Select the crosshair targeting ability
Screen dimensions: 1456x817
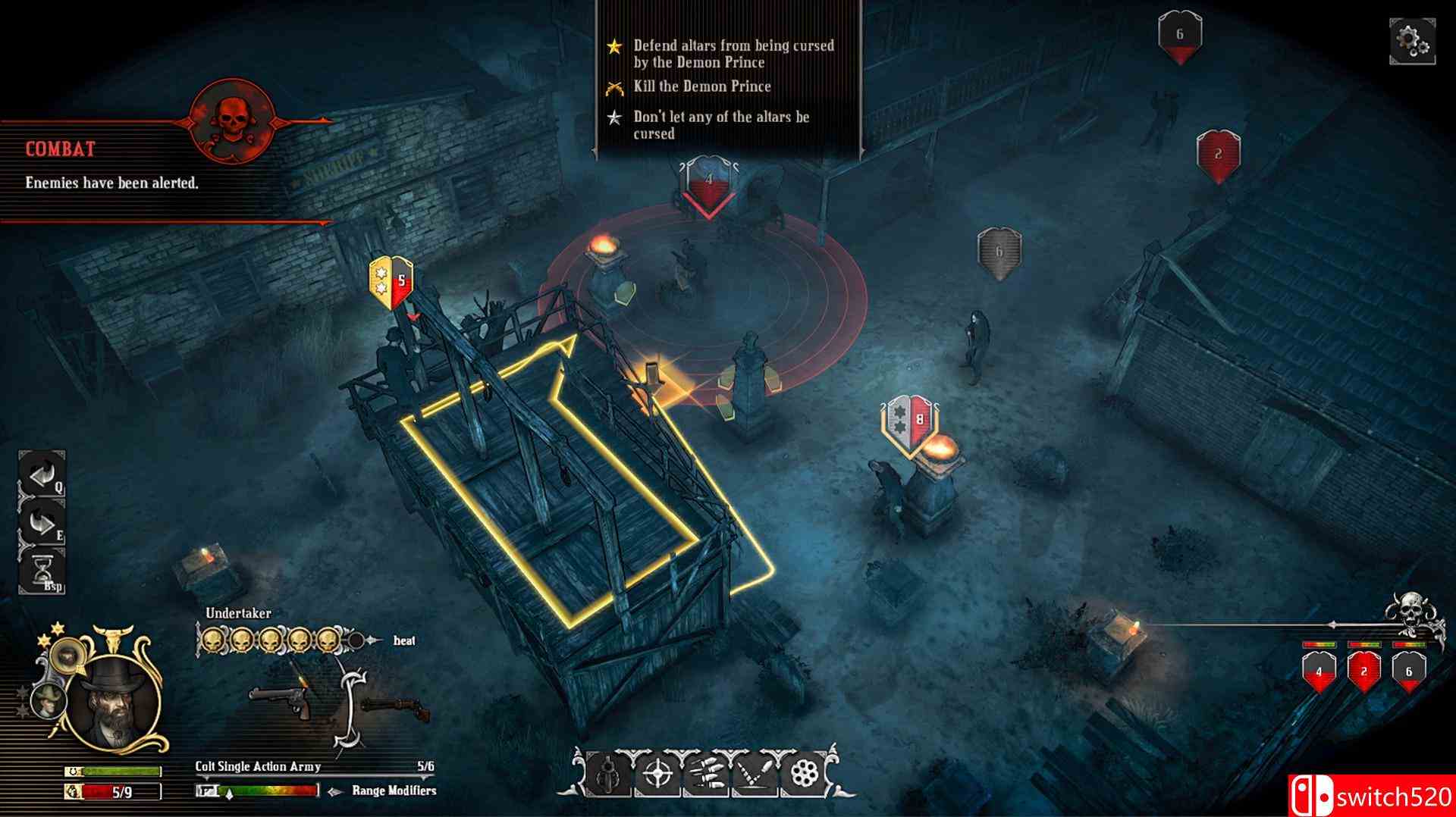[x=657, y=774]
